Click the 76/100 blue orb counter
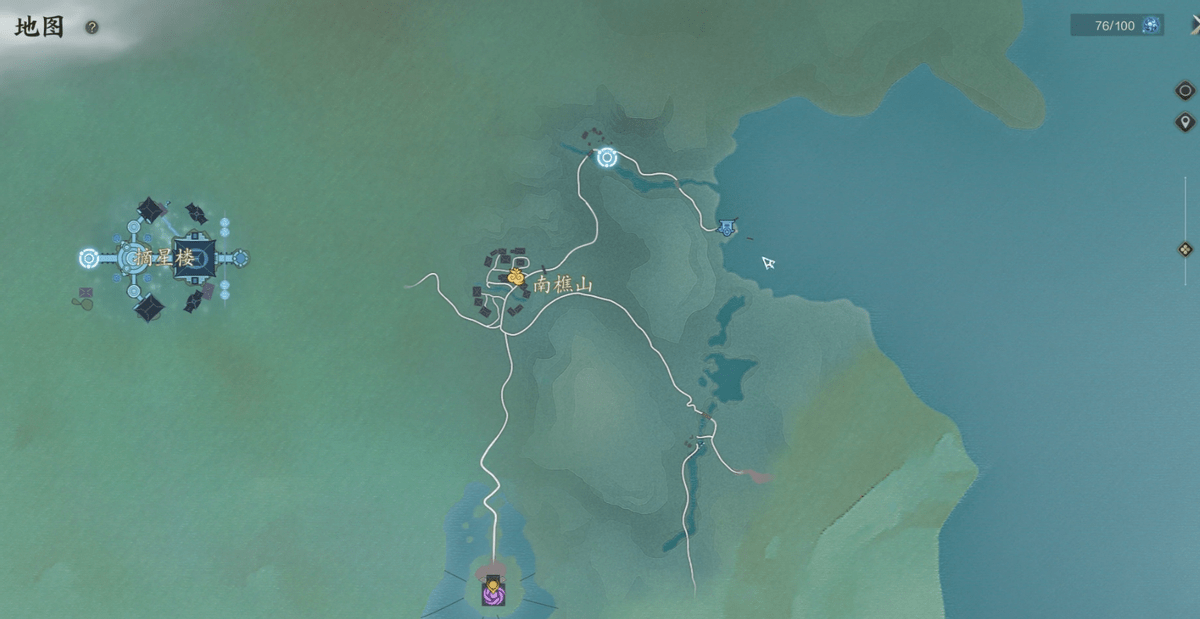 [1117, 25]
